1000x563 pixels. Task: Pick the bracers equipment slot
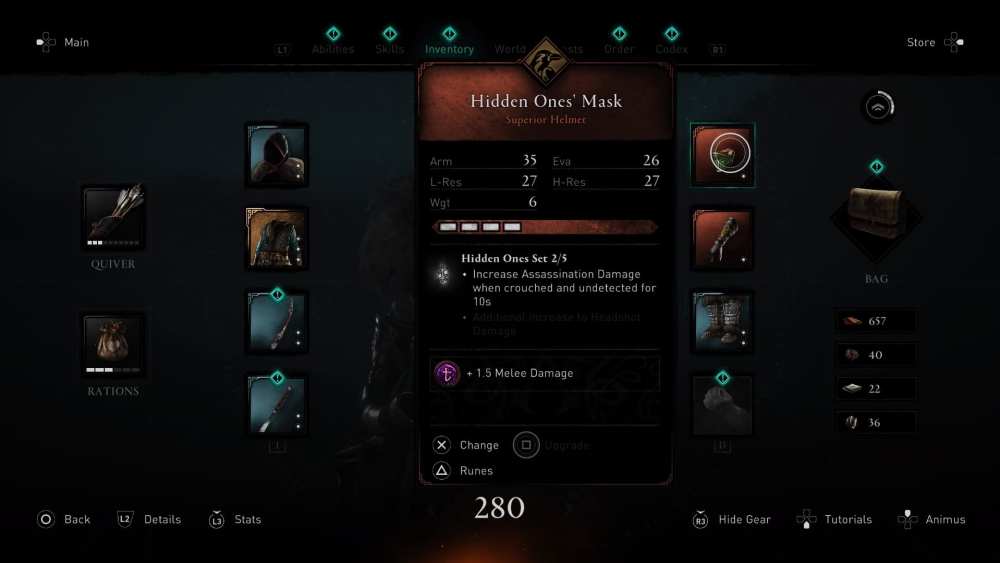pos(722,238)
